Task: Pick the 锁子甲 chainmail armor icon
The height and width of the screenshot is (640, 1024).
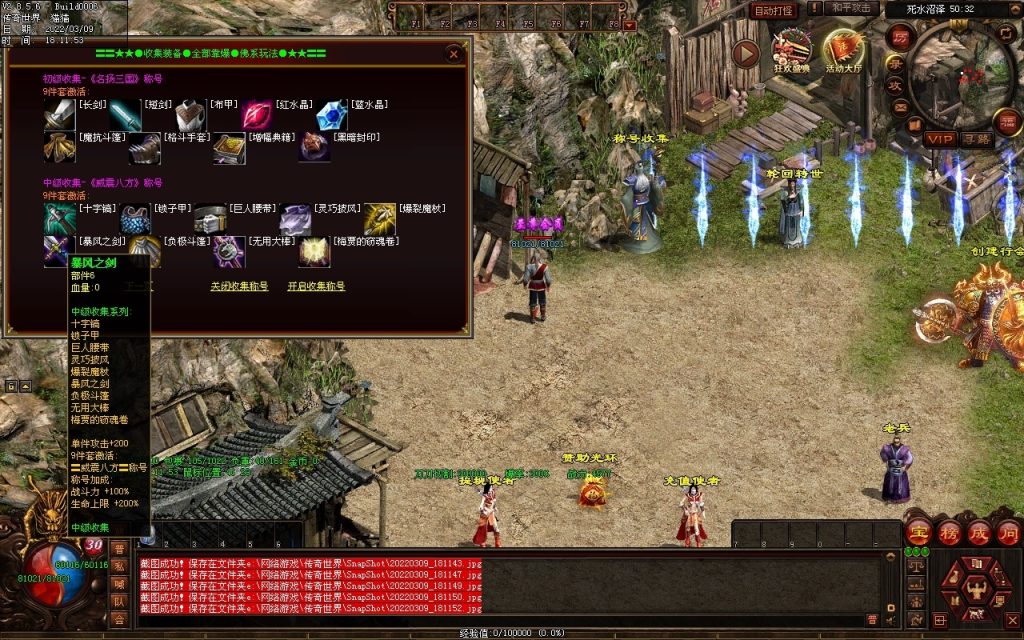Action: point(136,219)
